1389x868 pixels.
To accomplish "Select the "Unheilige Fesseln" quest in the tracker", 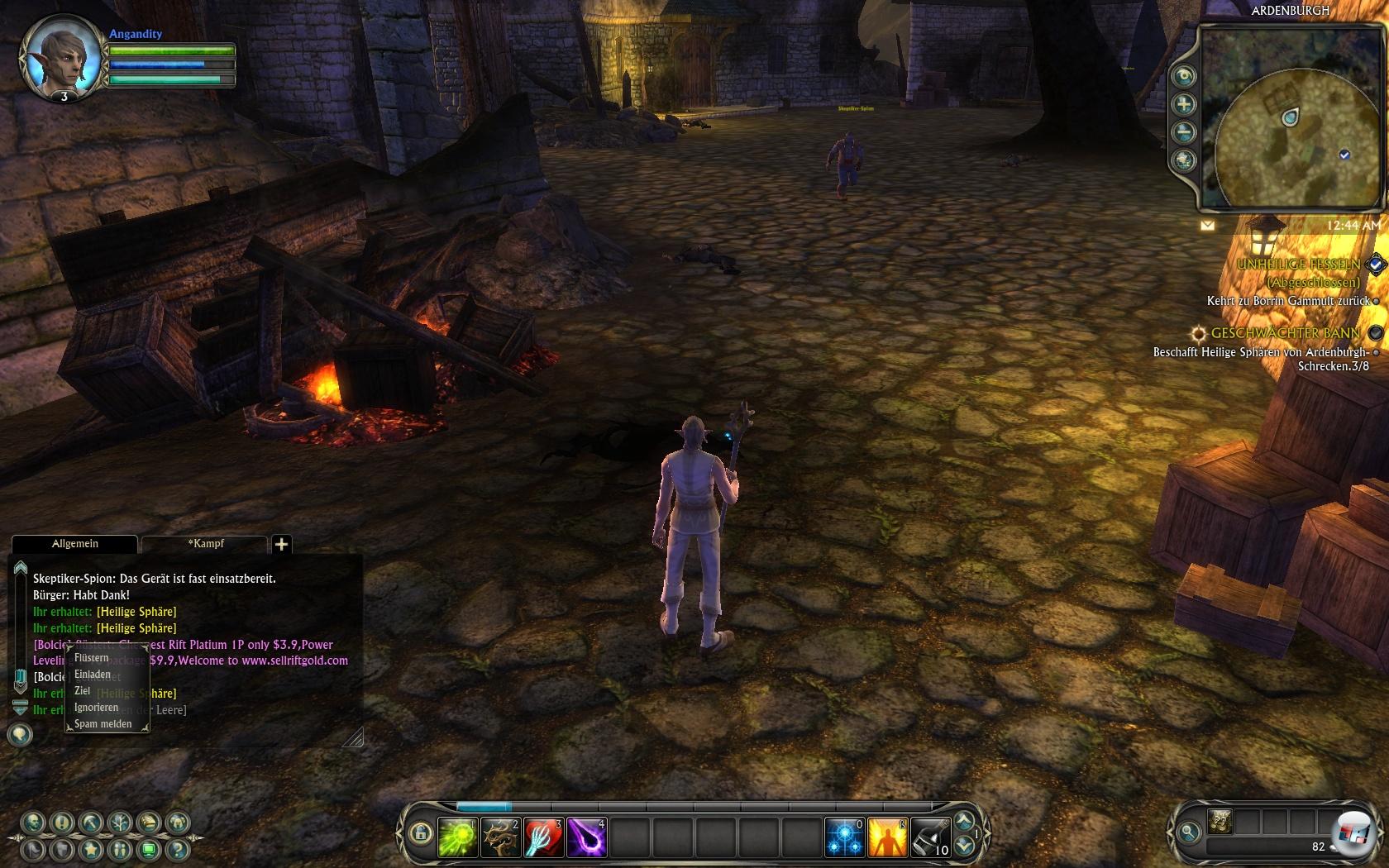I will (1298, 265).
